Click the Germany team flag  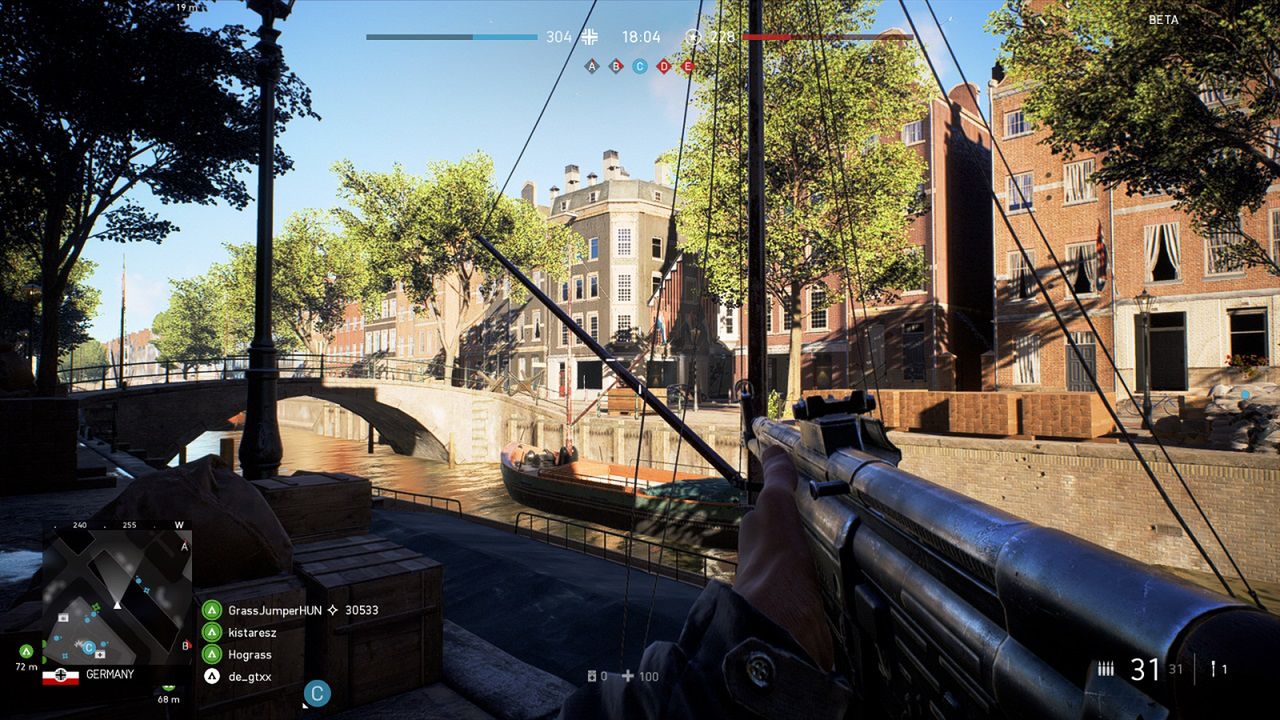(x=60, y=676)
